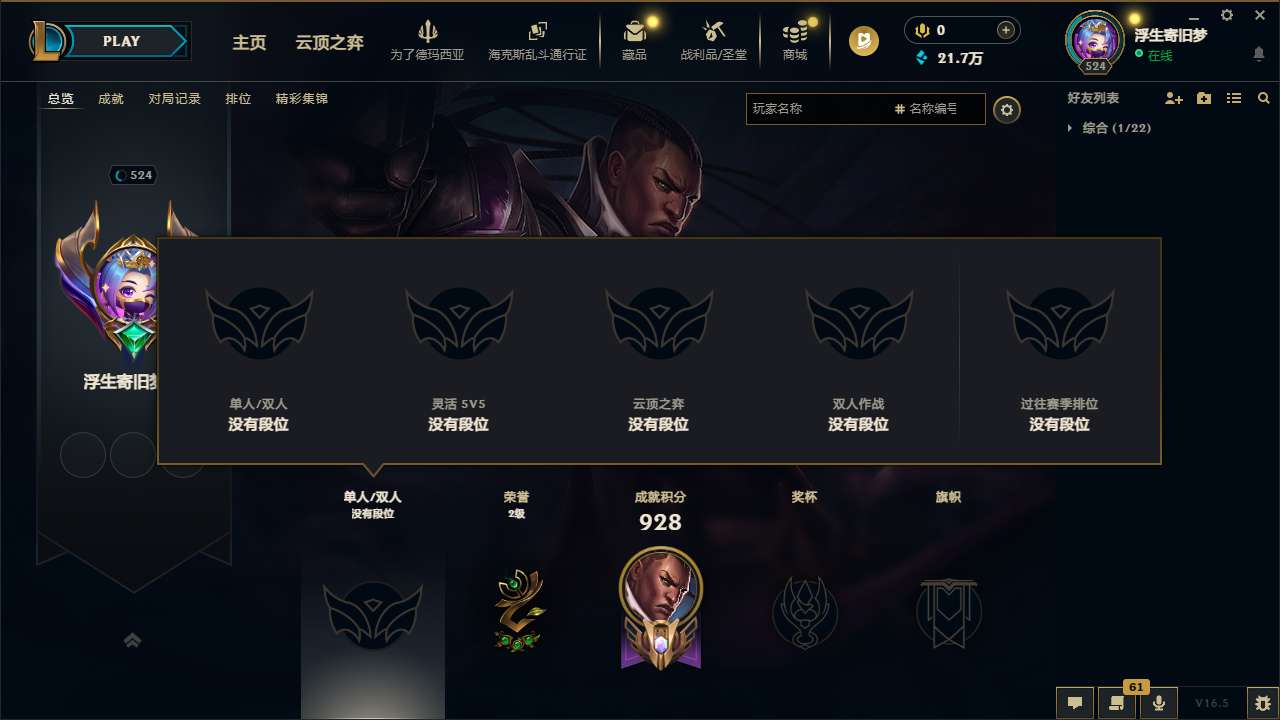Image resolution: width=1280 pixels, height=720 pixels.
Task: Toggle the microphone icon in bottom bar
Action: [x=1158, y=703]
